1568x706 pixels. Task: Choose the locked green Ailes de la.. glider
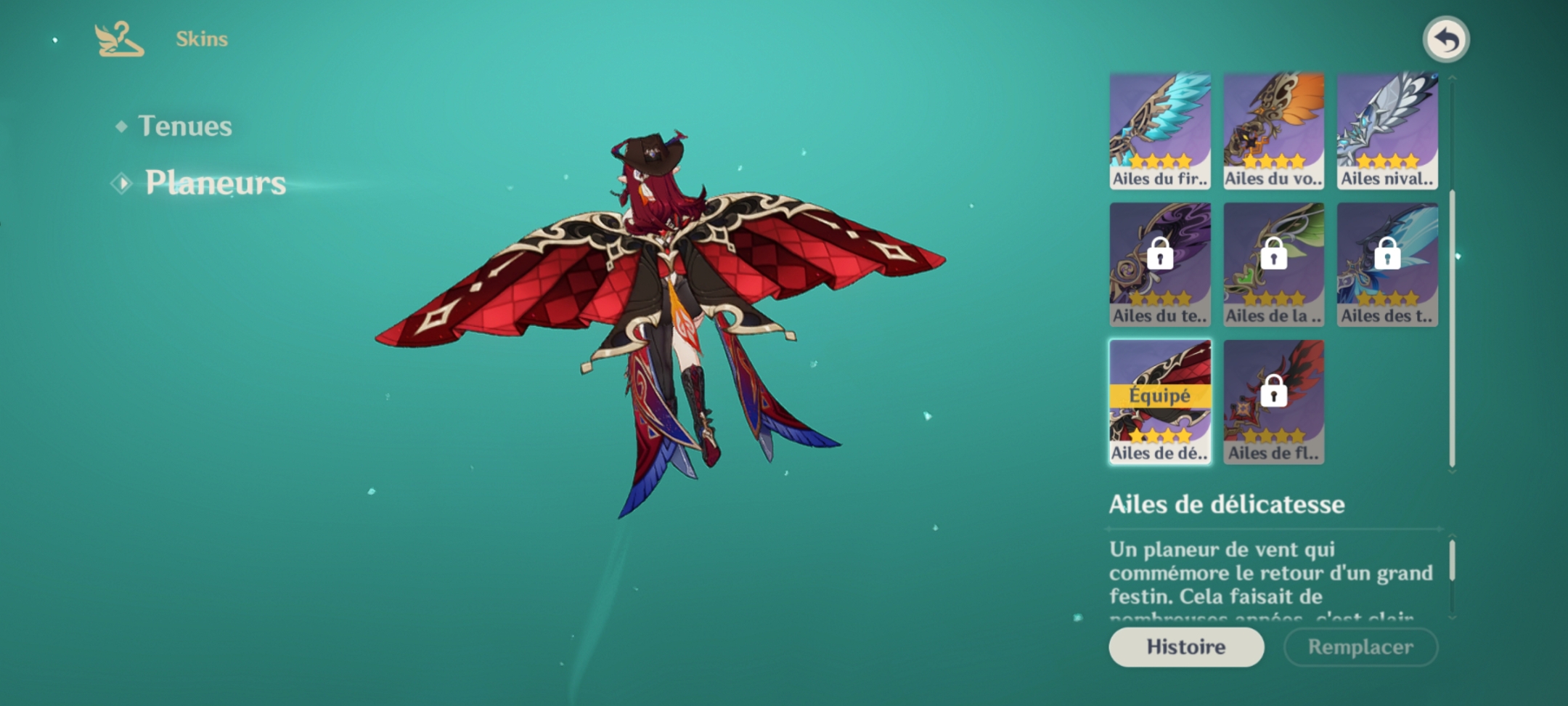[x=1273, y=265]
